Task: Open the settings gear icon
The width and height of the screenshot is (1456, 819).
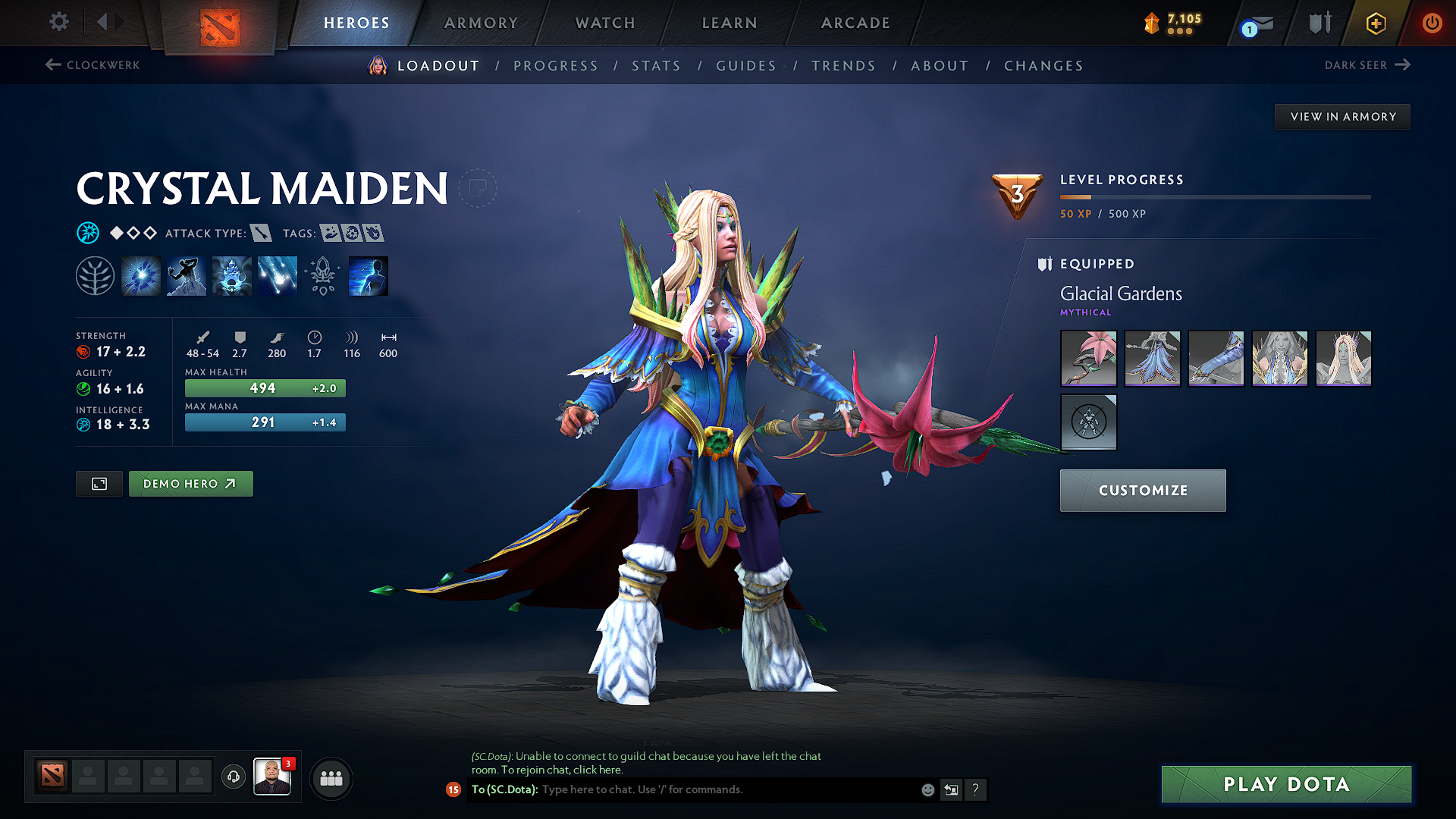Action: click(58, 22)
